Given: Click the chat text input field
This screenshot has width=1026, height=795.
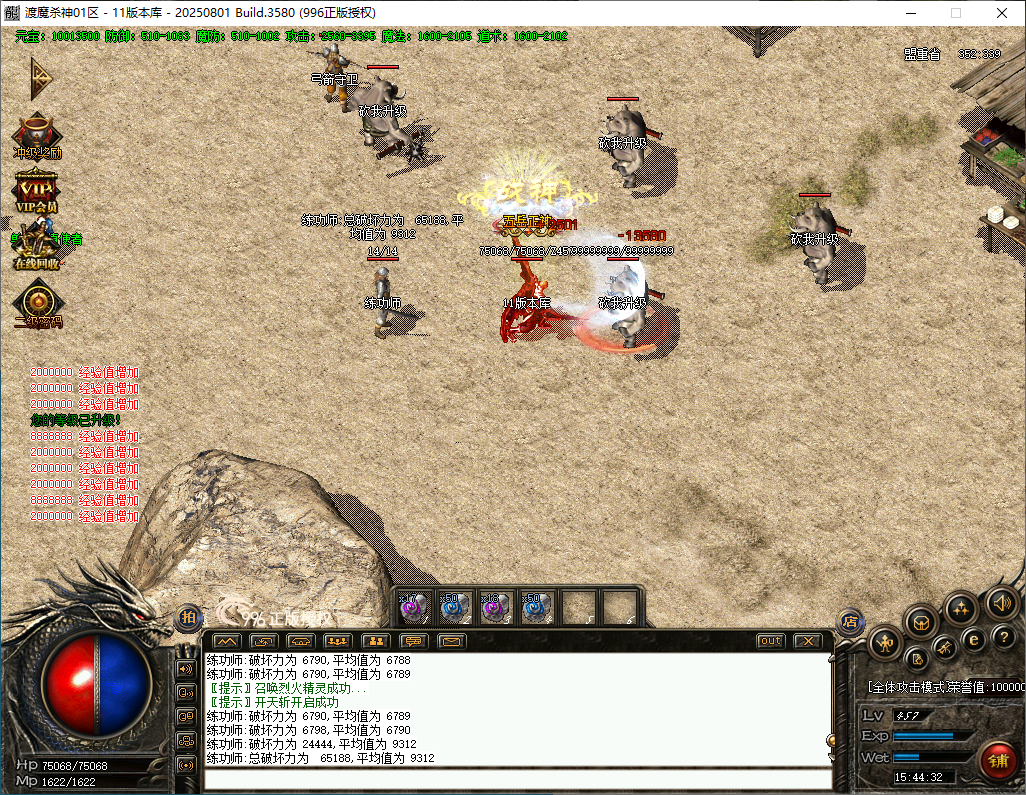Looking at the screenshot, I should (515, 780).
